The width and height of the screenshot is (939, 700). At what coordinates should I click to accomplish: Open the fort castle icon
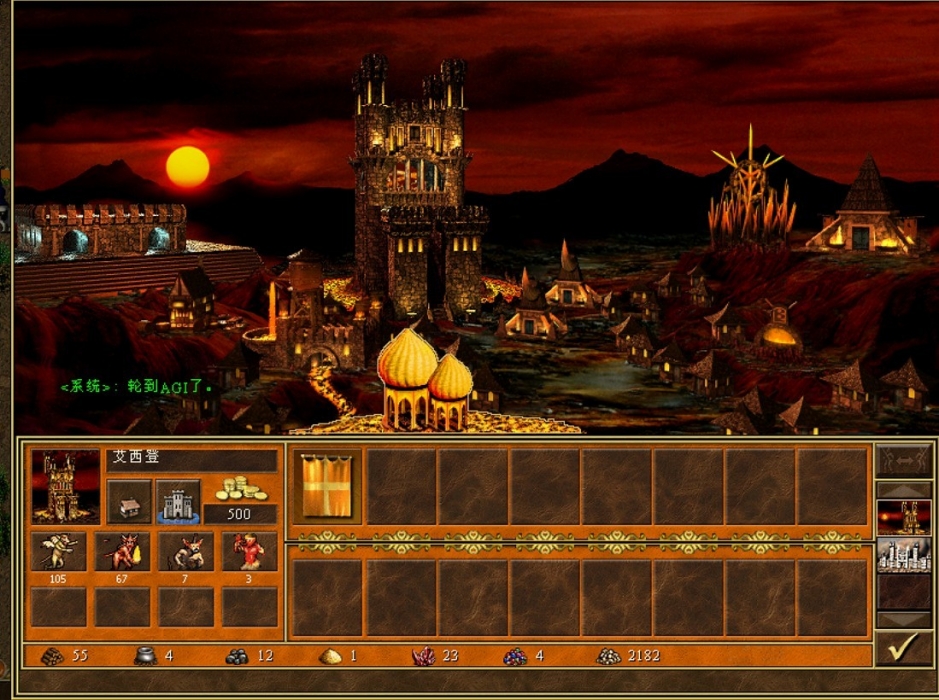pyautogui.click(x=178, y=501)
